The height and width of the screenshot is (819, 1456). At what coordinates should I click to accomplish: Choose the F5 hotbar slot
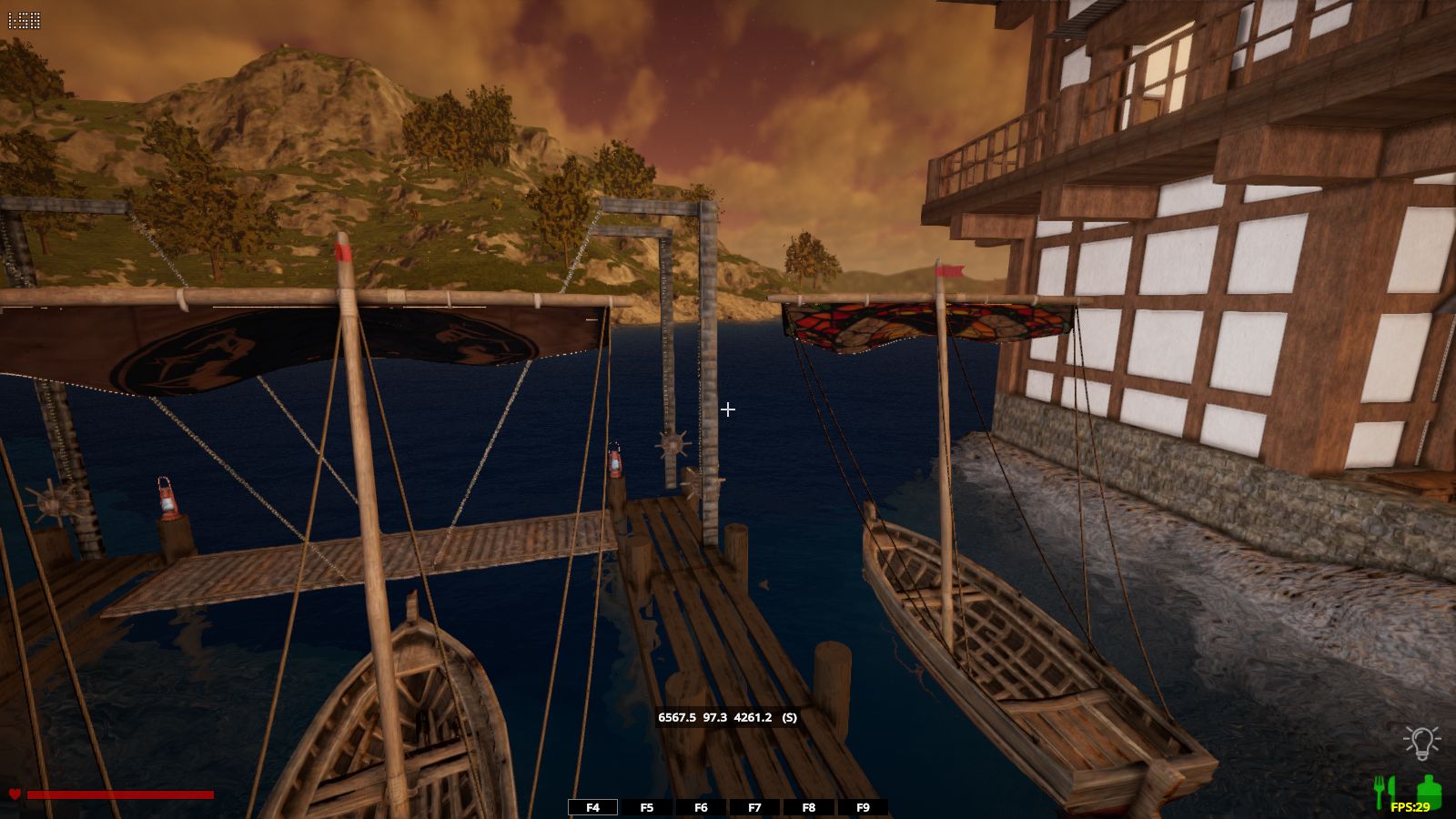(x=647, y=807)
